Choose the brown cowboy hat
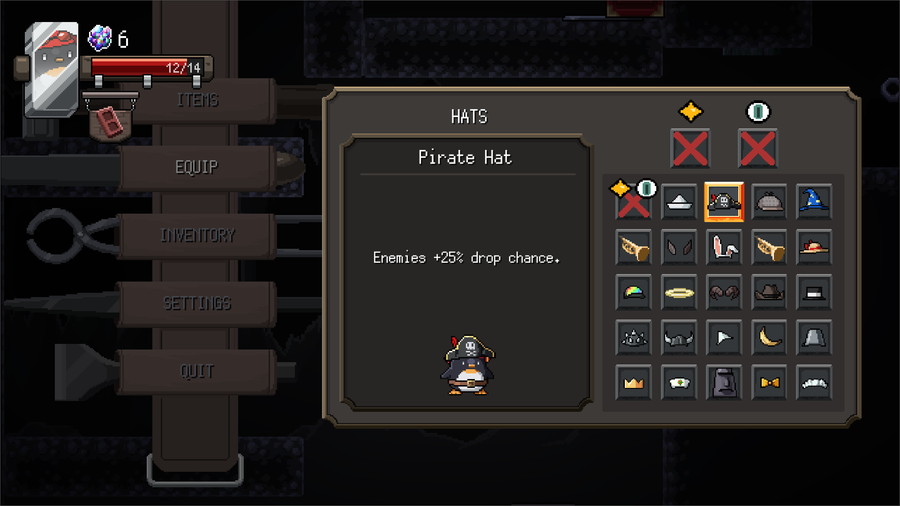This screenshot has height=506, width=900. [x=769, y=292]
